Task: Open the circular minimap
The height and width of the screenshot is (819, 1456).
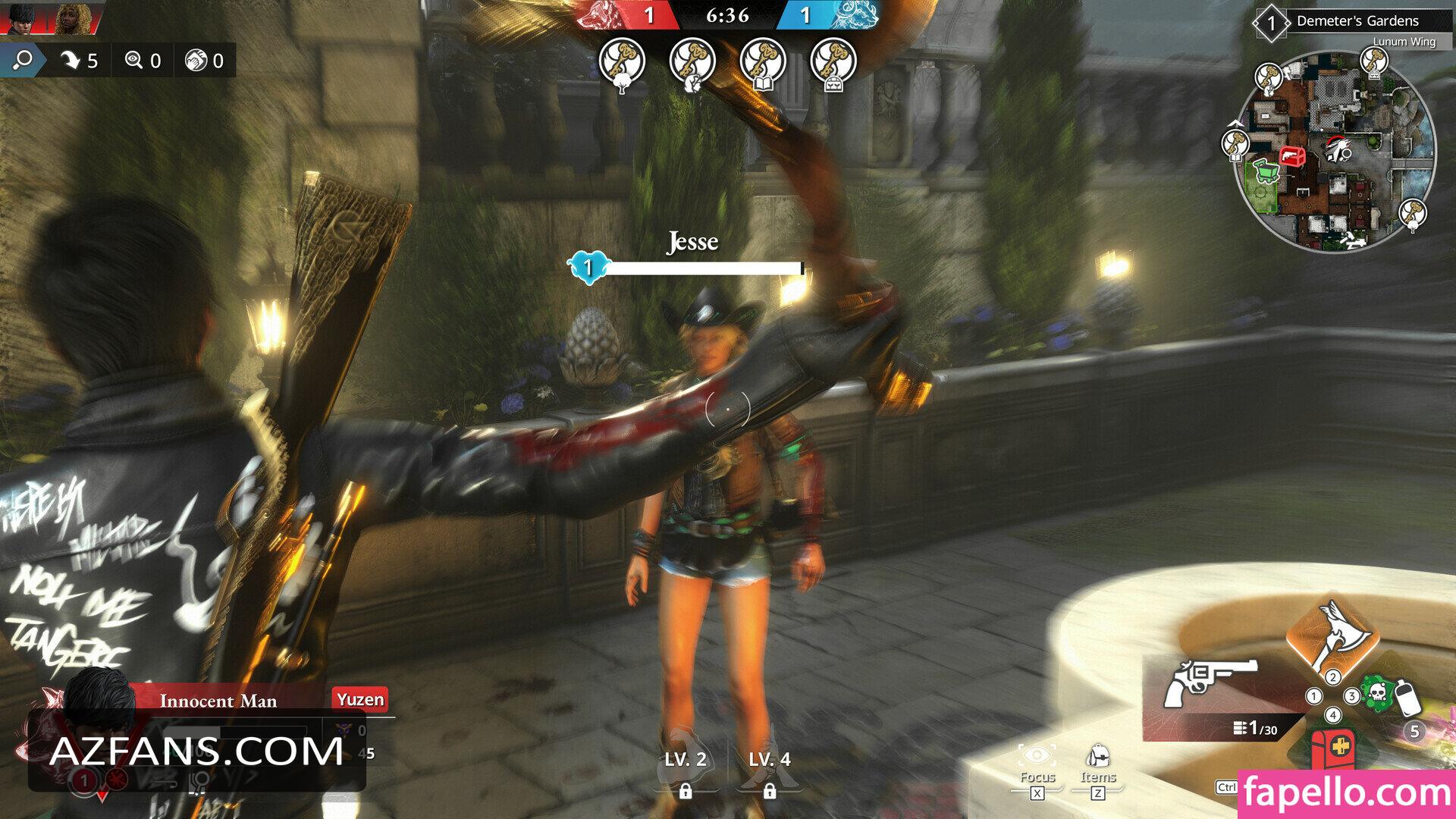Action: click(x=1335, y=152)
